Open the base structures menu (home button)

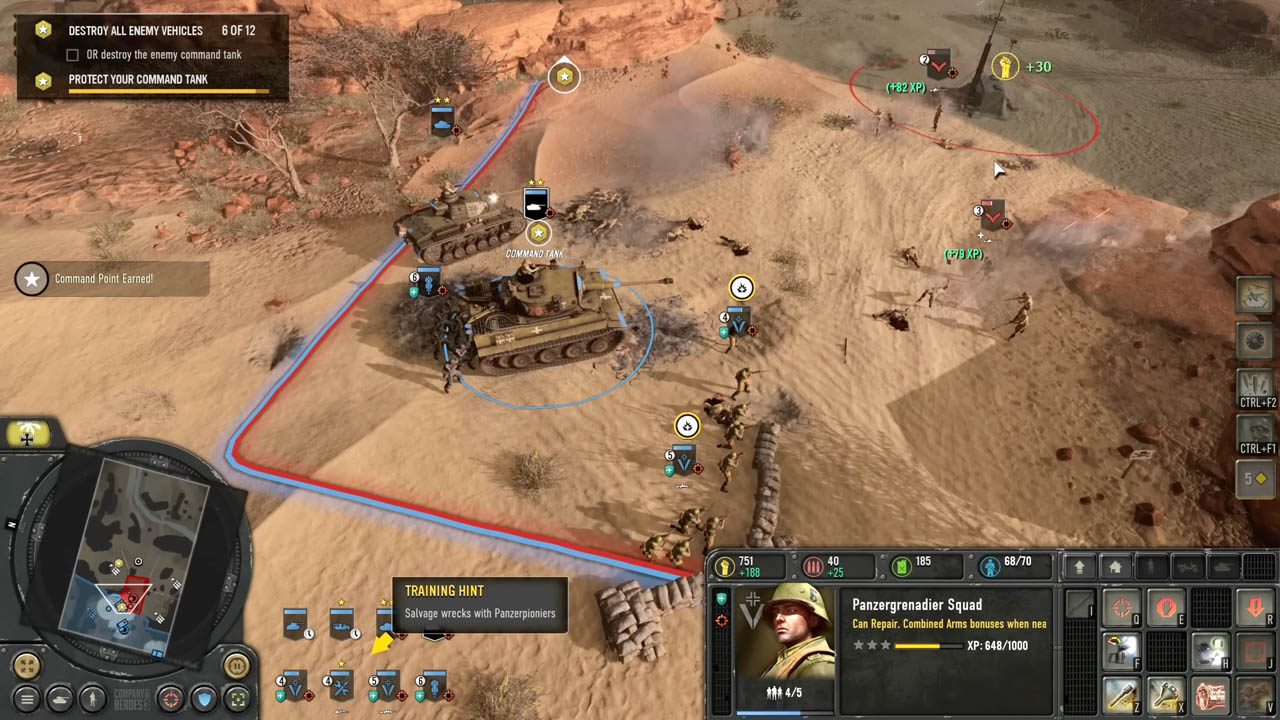pos(1115,567)
